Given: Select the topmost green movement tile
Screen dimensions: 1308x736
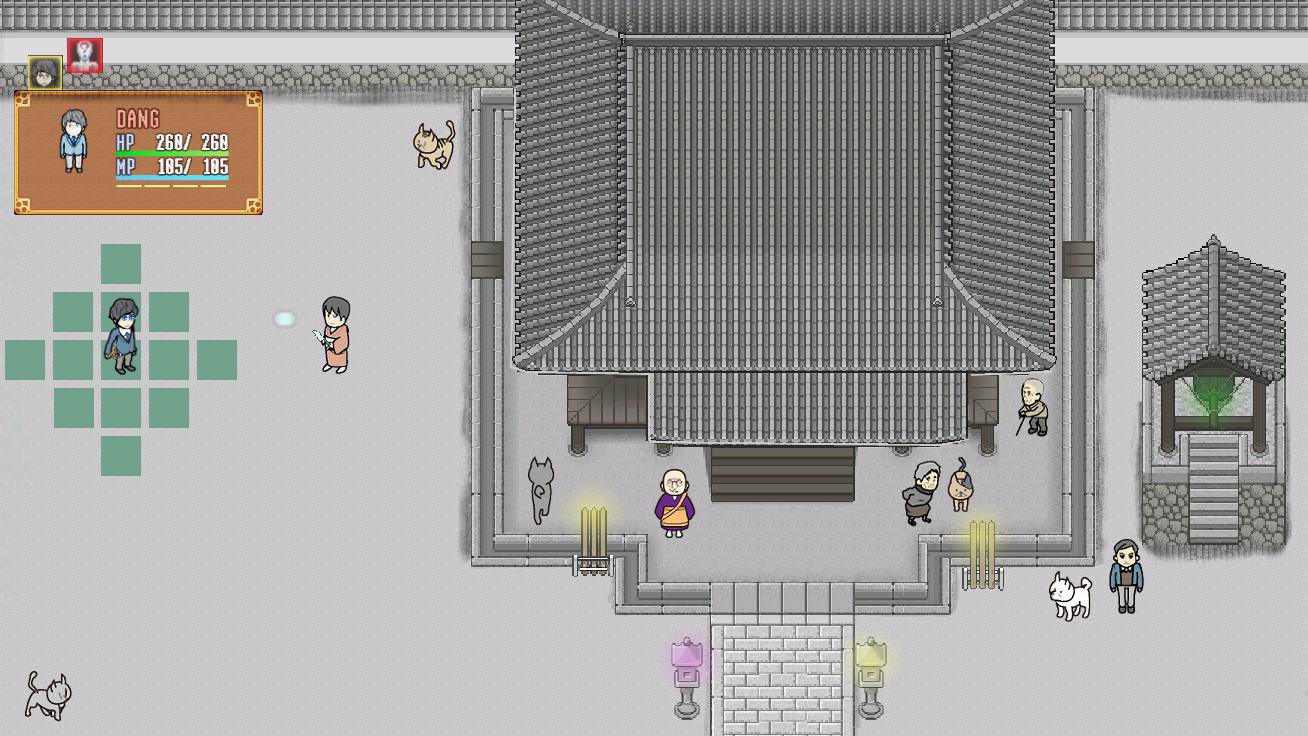Looking at the screenshot, I should (x=120, y=263).
